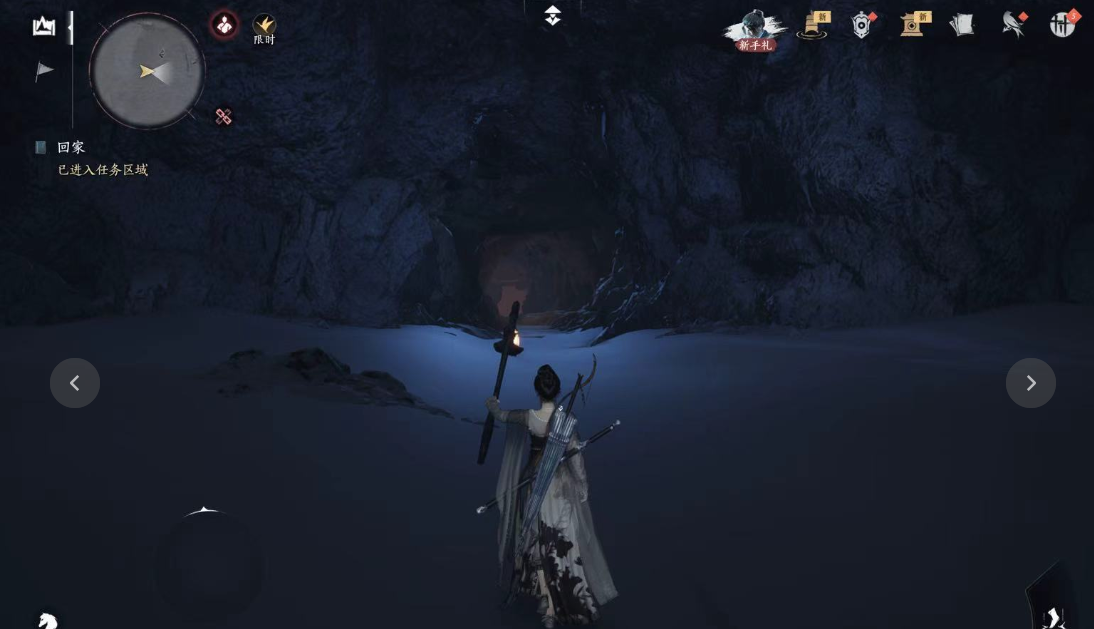
Task: Select the gray flag icon
Action: [x=44, y=71]
